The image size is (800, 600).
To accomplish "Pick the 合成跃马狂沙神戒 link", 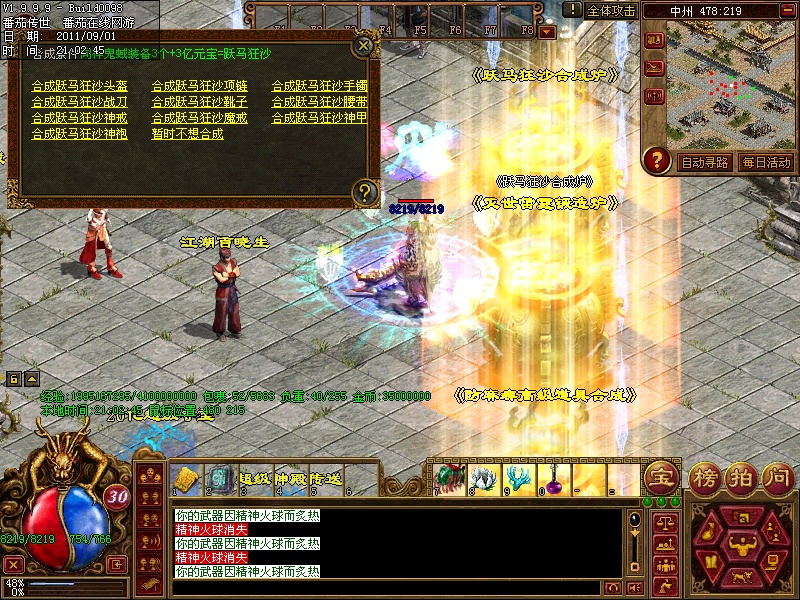I will coord(80,118).
